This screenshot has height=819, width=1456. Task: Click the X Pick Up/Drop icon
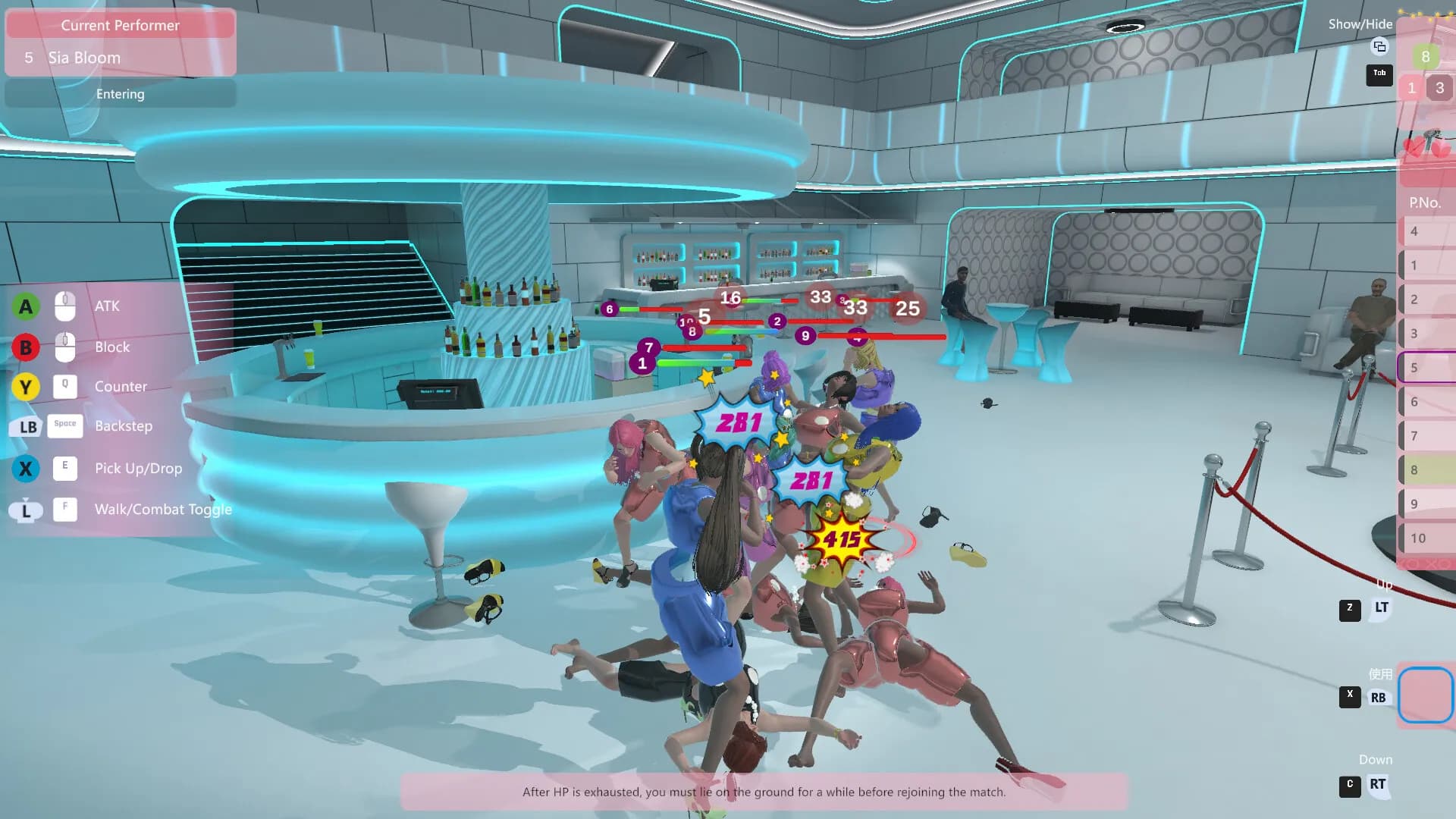[x=26, y=468]
